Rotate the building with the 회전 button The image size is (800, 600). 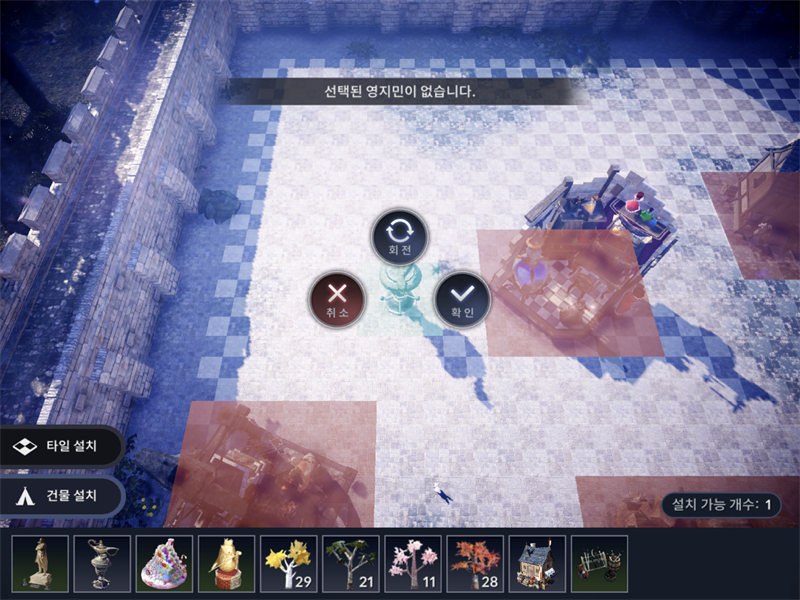[400, 236]
